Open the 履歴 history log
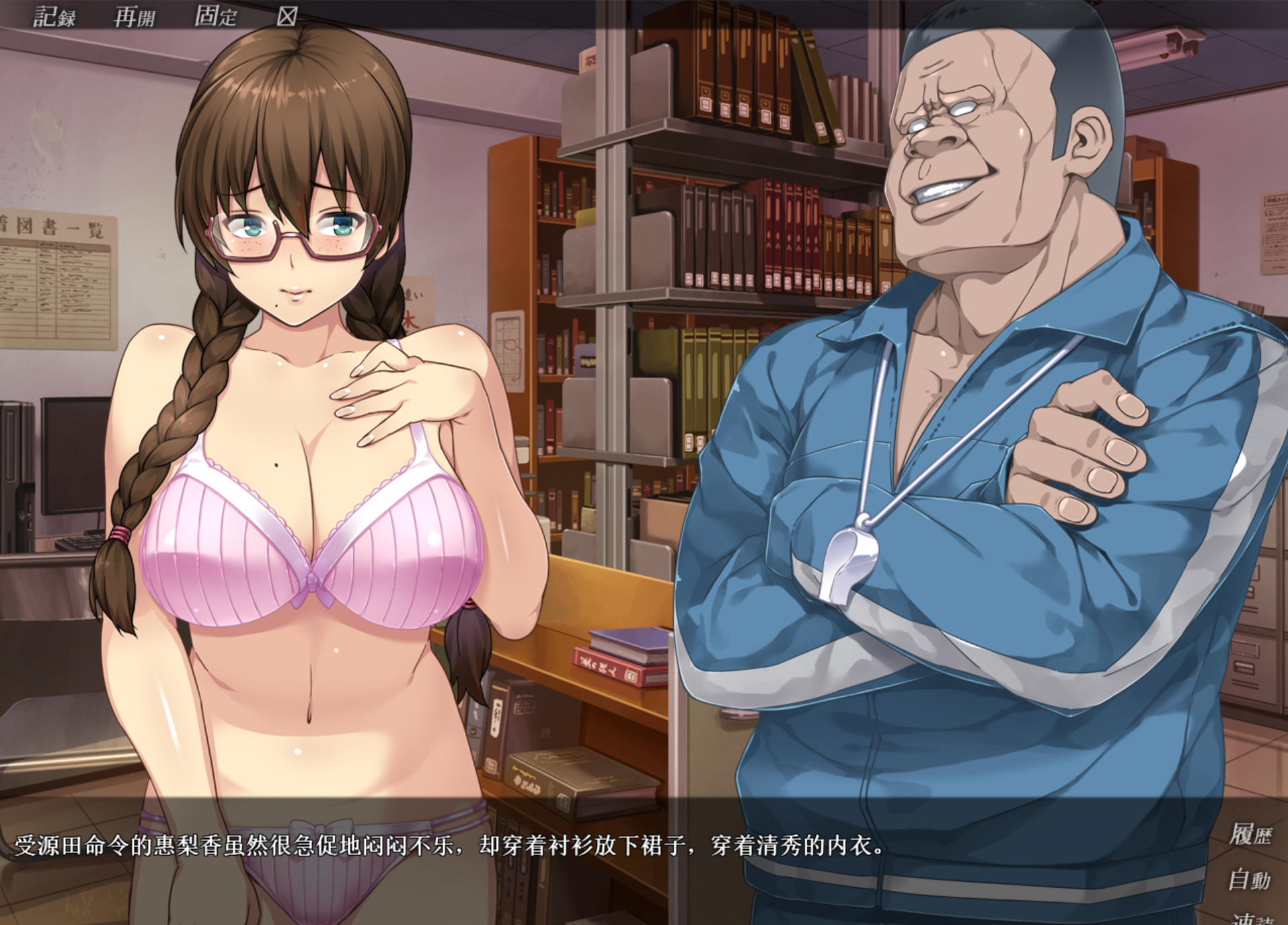1288x925 pixels. coord(1250,835)
